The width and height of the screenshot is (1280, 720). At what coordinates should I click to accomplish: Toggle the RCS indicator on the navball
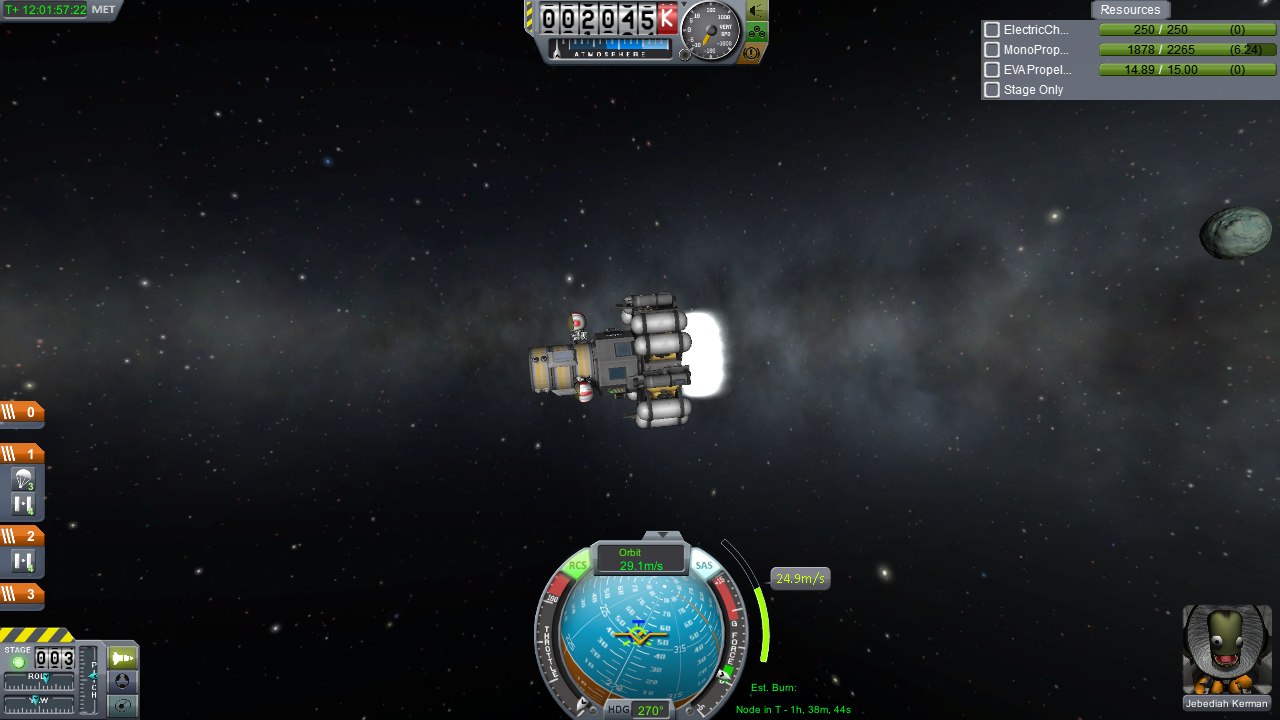[578, 566]
